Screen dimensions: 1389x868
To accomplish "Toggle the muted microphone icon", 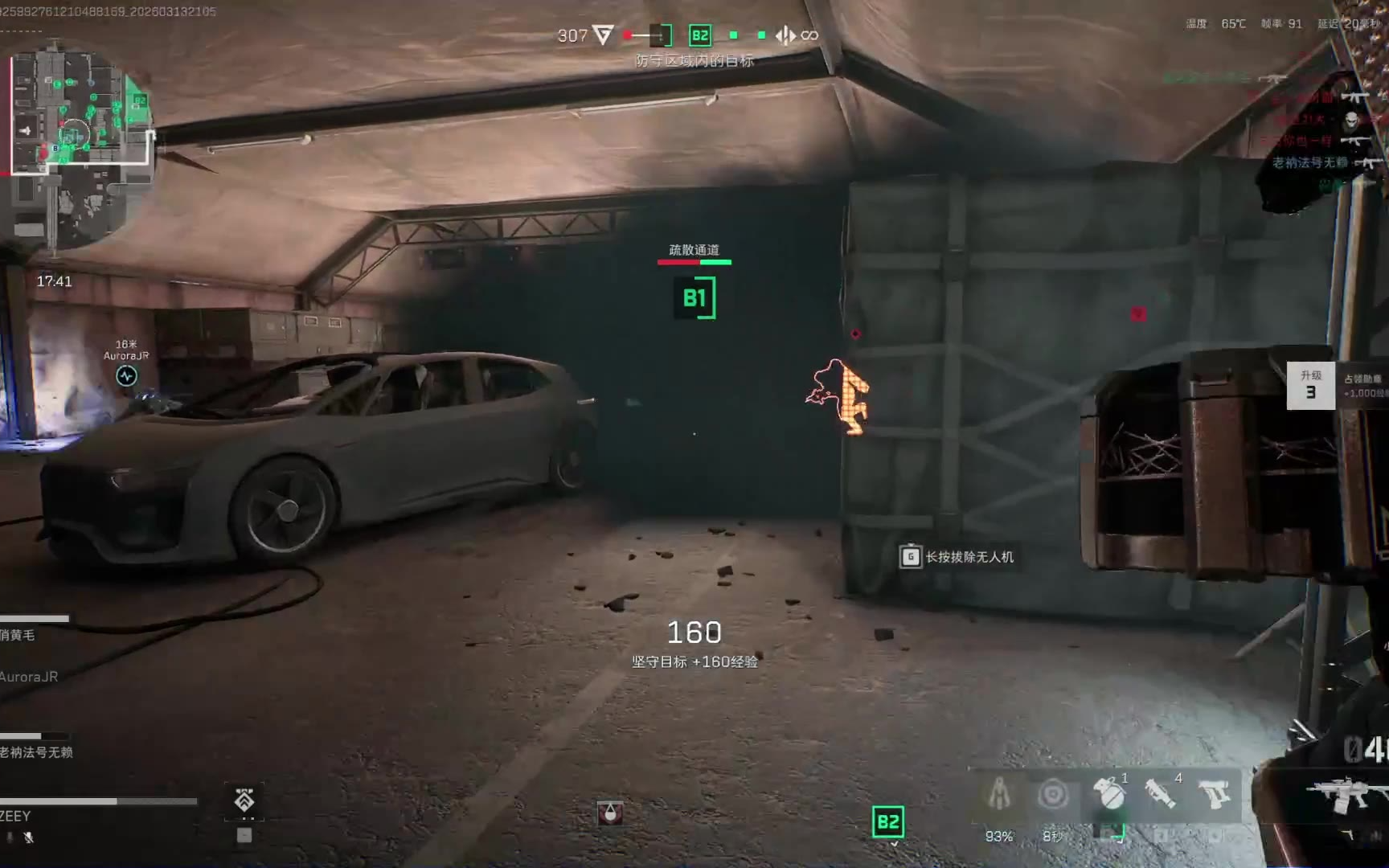I will (28, 837).
